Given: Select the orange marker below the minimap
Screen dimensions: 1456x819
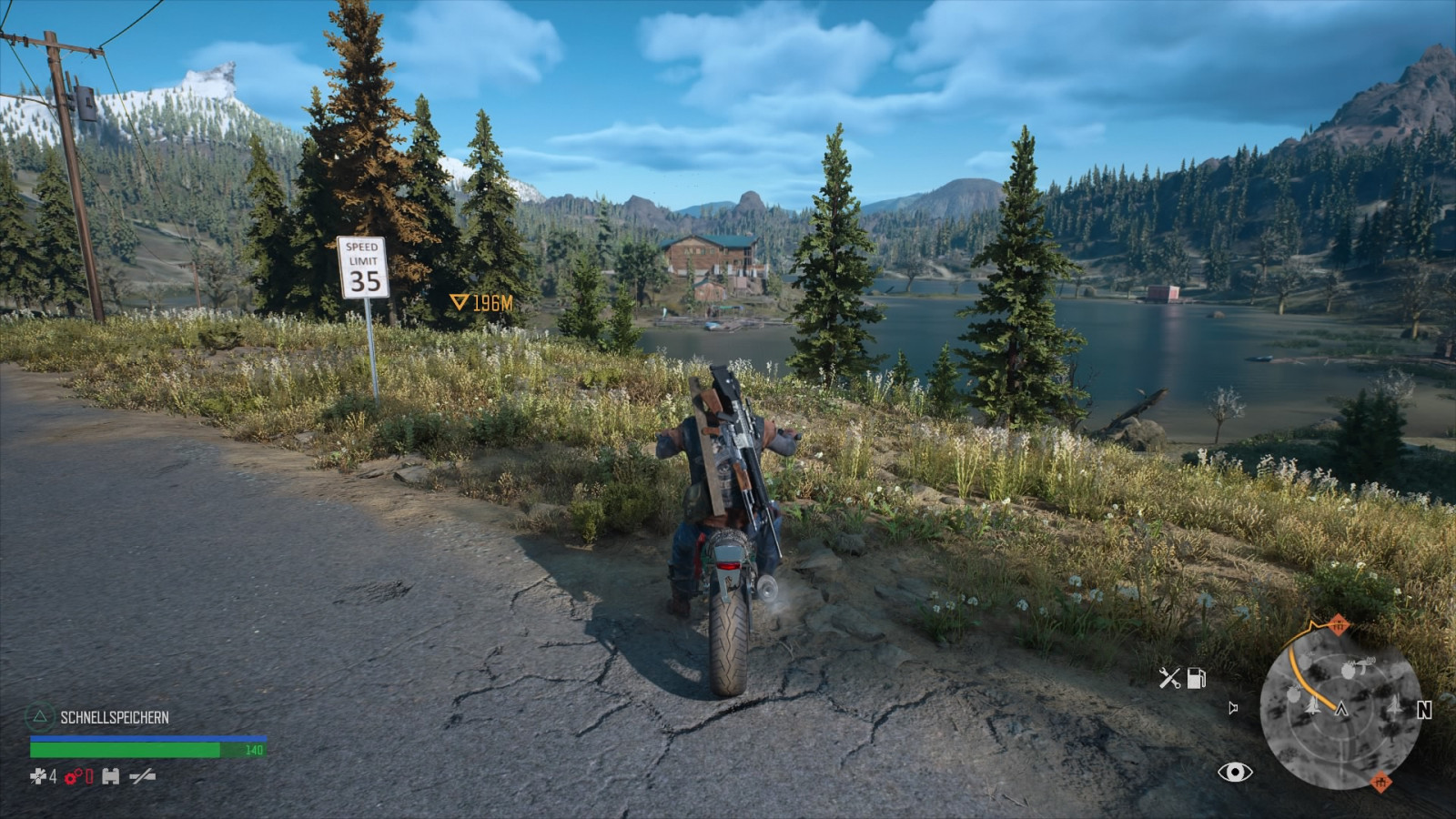Looking at the screenshot, I should pyautogui.click(x=1380, y=782).
